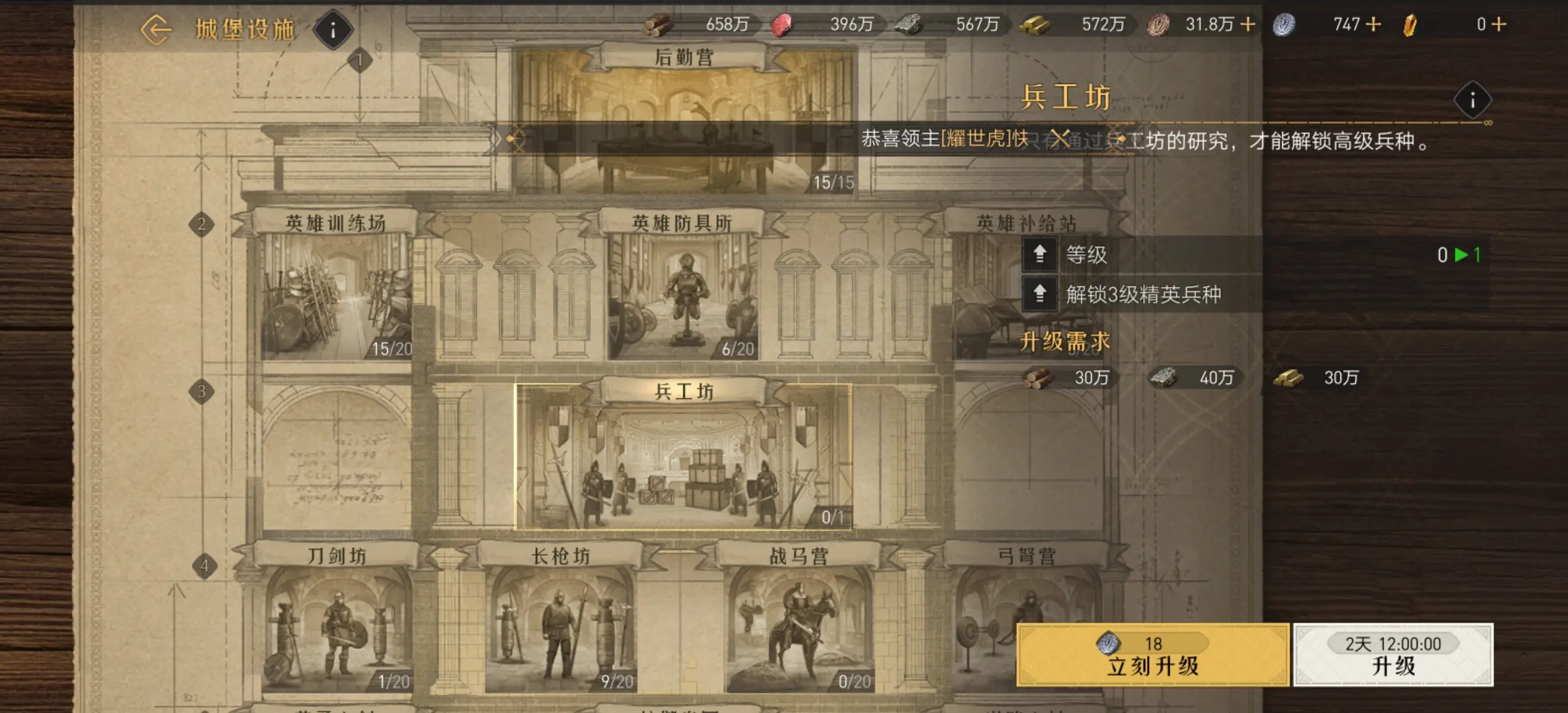Start the 2天 12:00:00 升级 button
The image size is (1568, 713).
[x=1393, y=655]
